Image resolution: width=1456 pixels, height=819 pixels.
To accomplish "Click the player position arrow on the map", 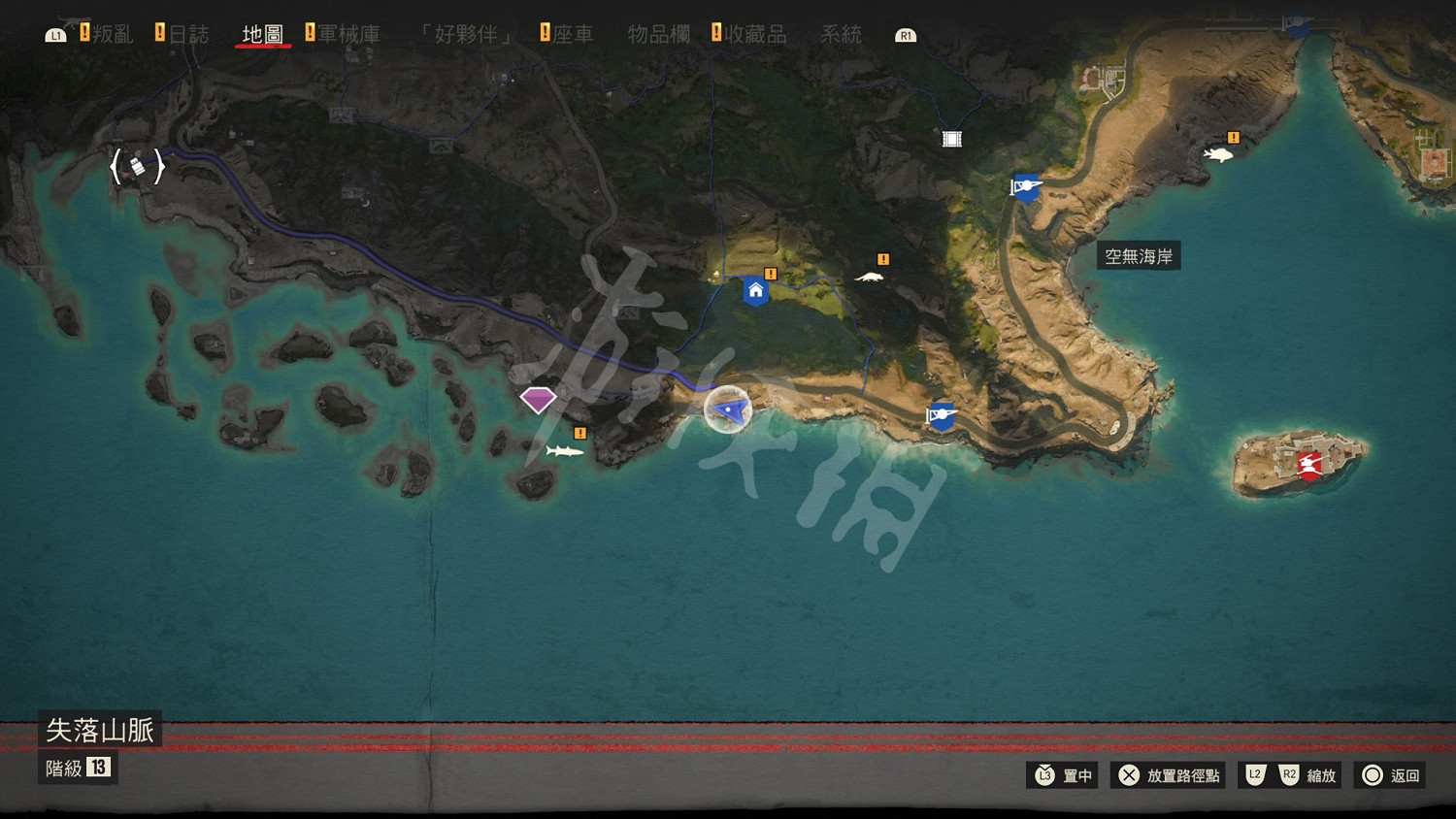I will point(728,410).
